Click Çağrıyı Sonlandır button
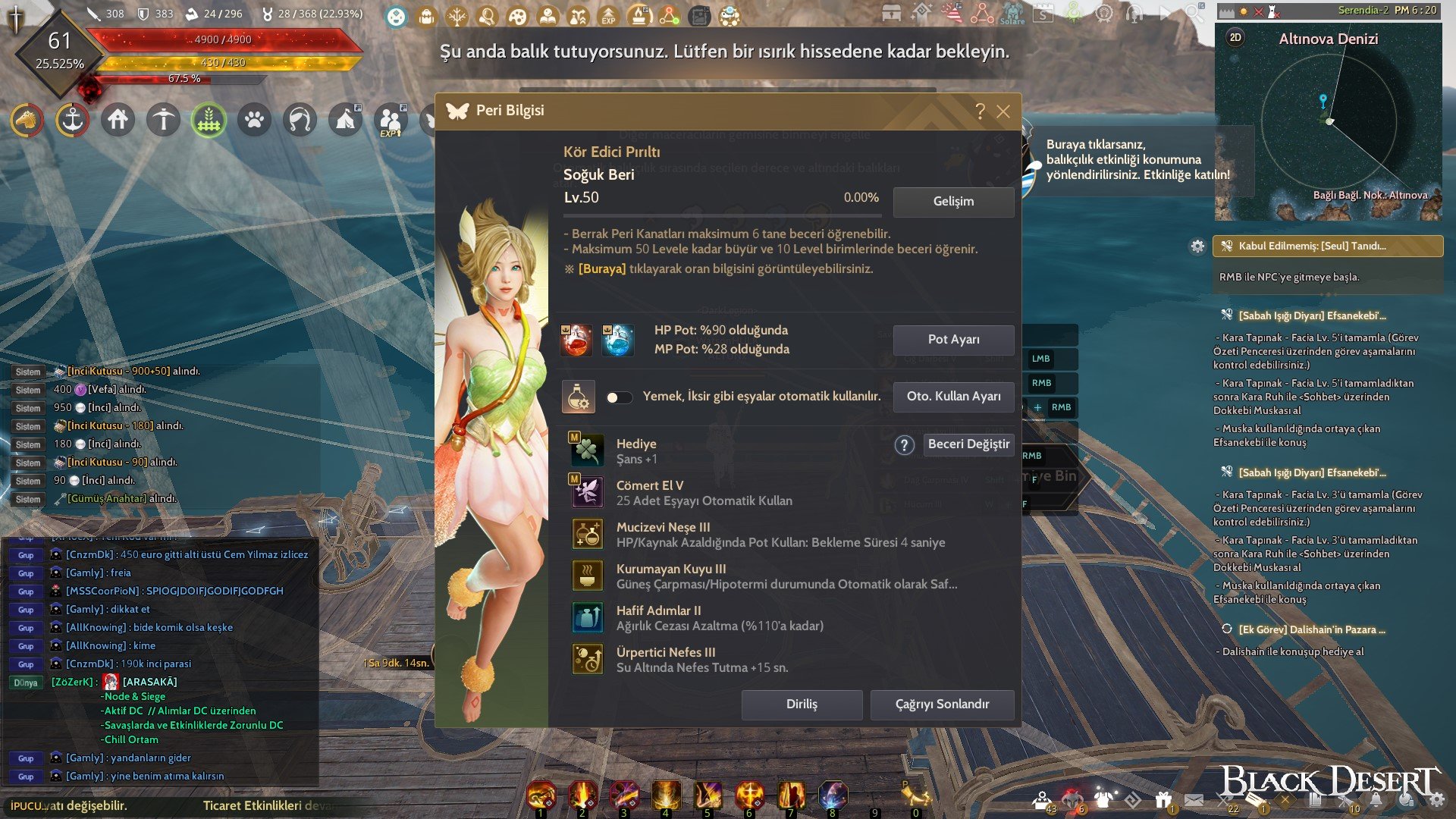 tap(942, 704)
